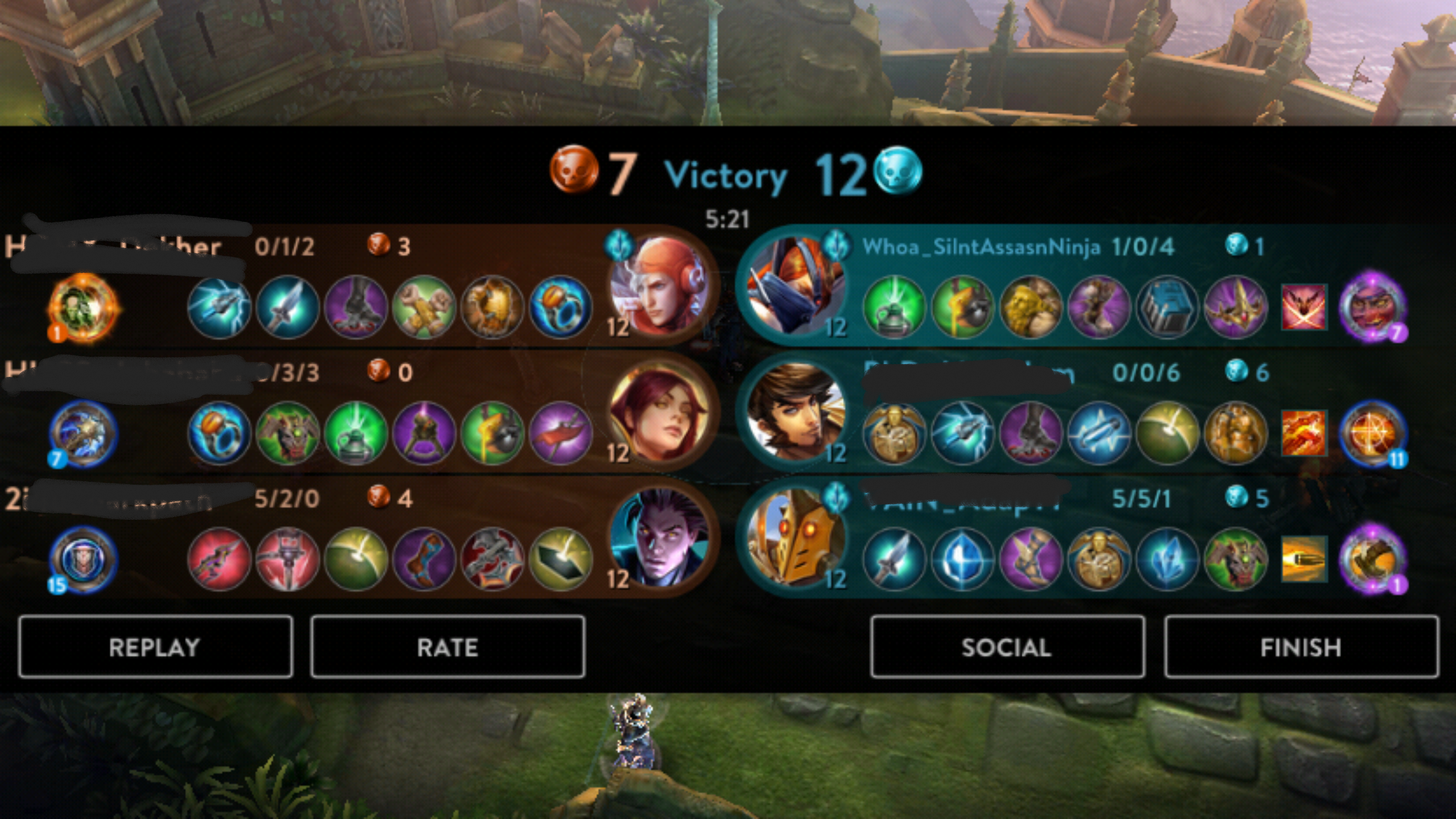Select the talent badge marked level 11

tap(1372, 434)
